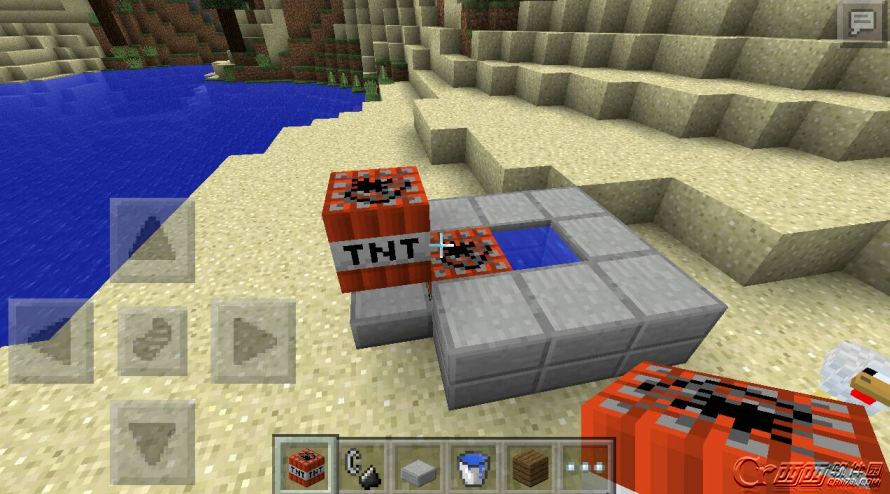
Task: Tap the center jump button on D-pad
Action: (x=152, y=341)
